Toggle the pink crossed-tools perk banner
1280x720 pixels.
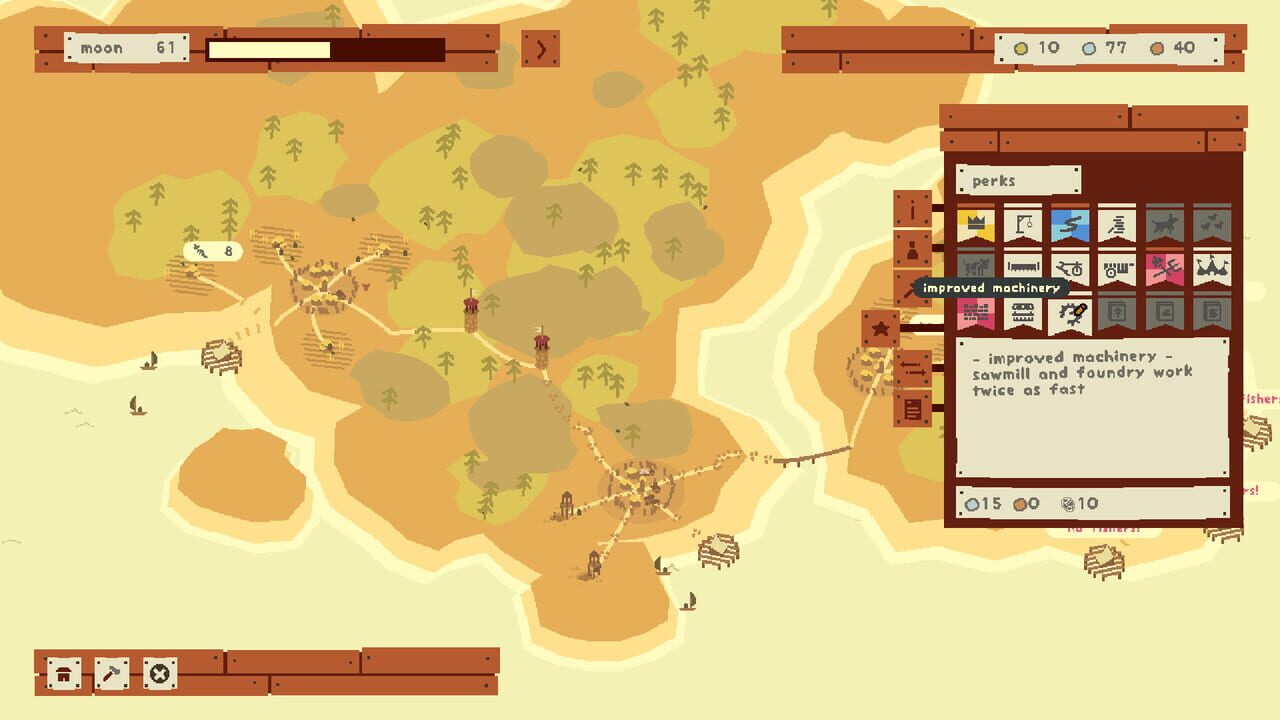pyautogui.click(x=1164, y=268)
